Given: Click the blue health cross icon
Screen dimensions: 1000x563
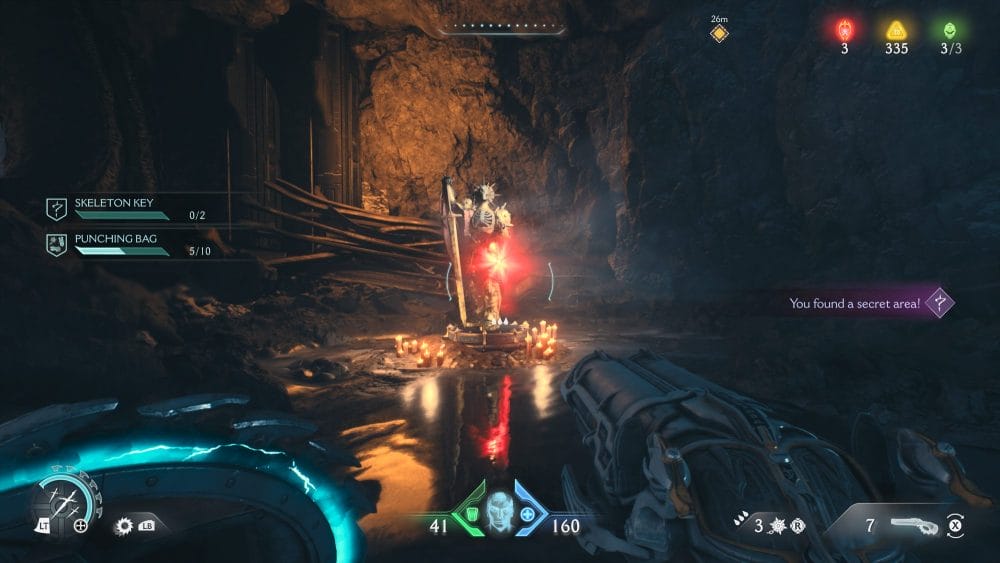Looking at the screenshot, I should tap(529, 516).
